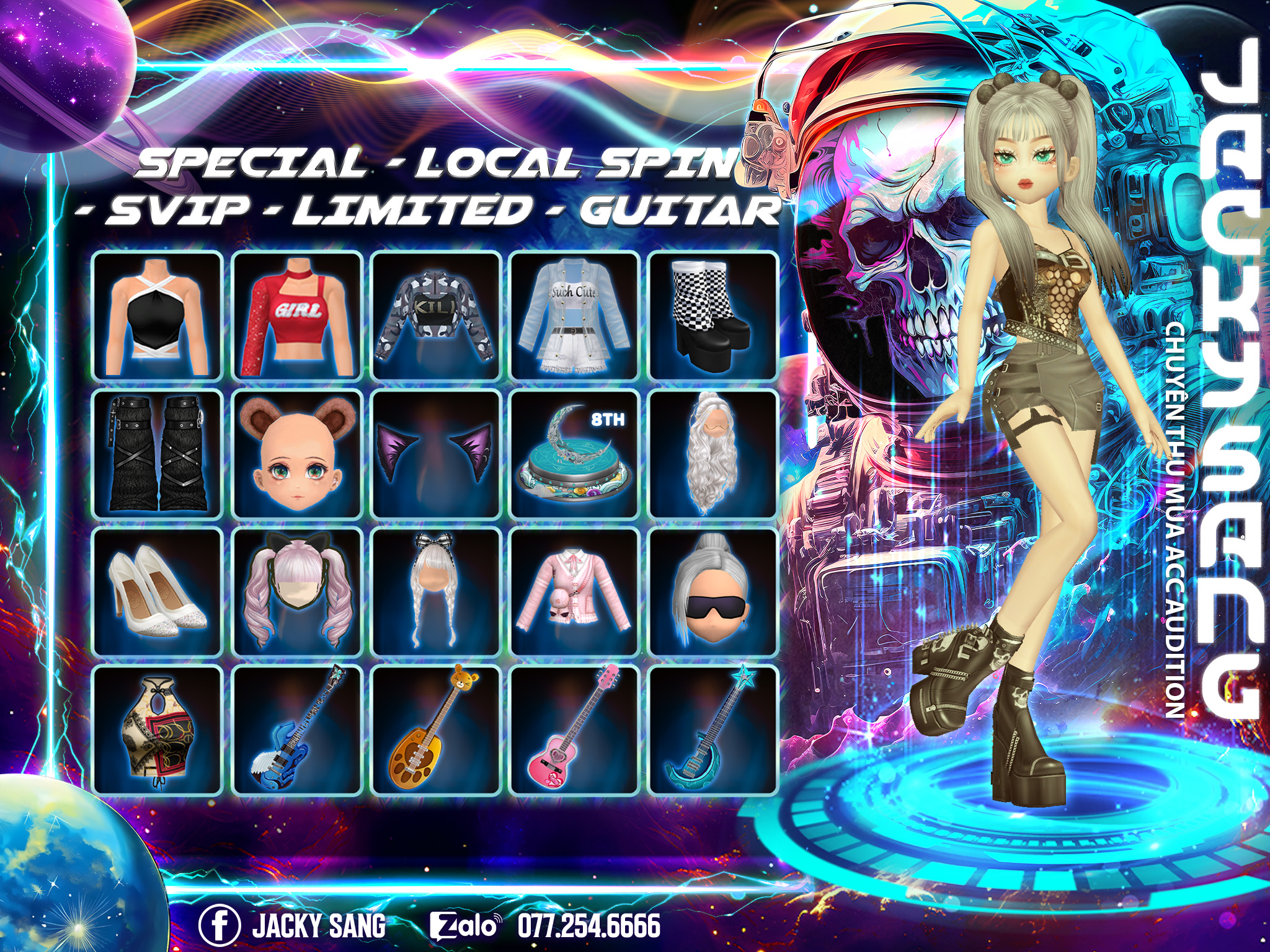Select the bear ears face item
Image resolution: width=1270 pixels, height=952 pixels.
(x=297, y=454)
